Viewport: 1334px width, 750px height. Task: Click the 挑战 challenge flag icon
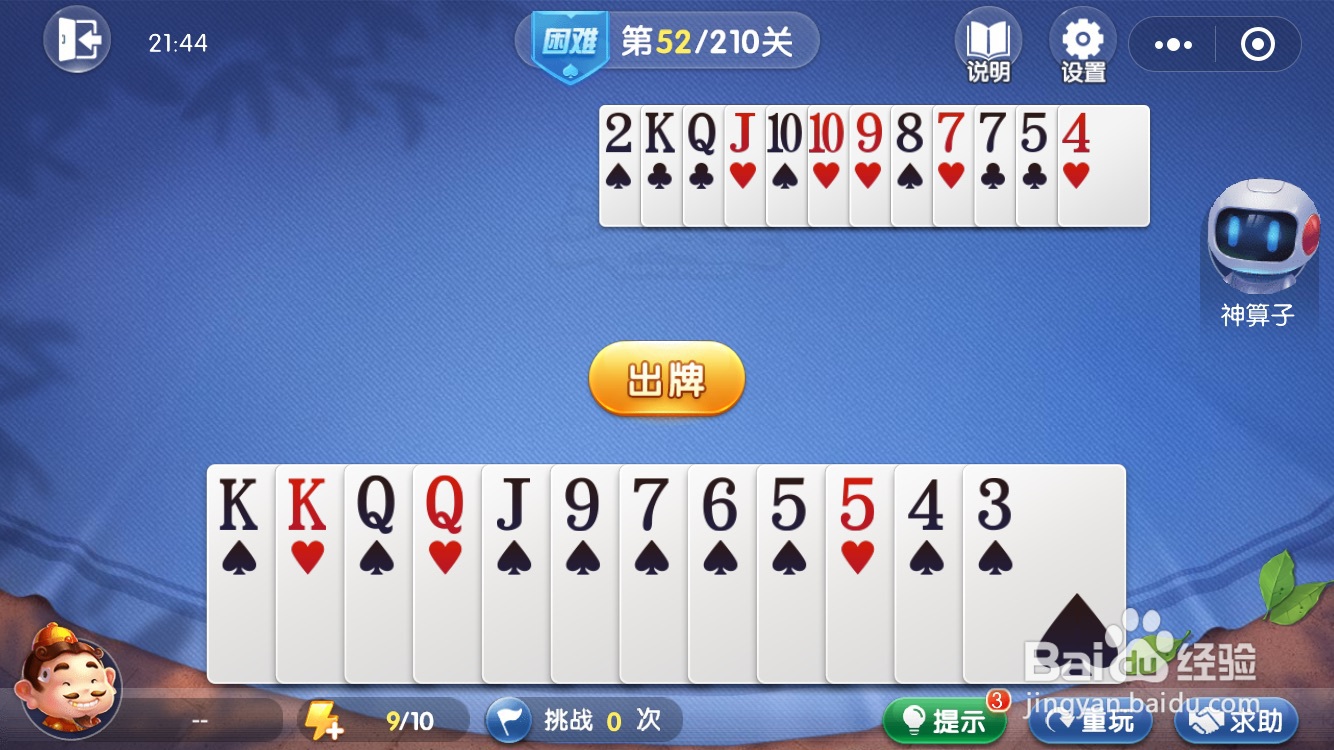(x=511, y=720)
